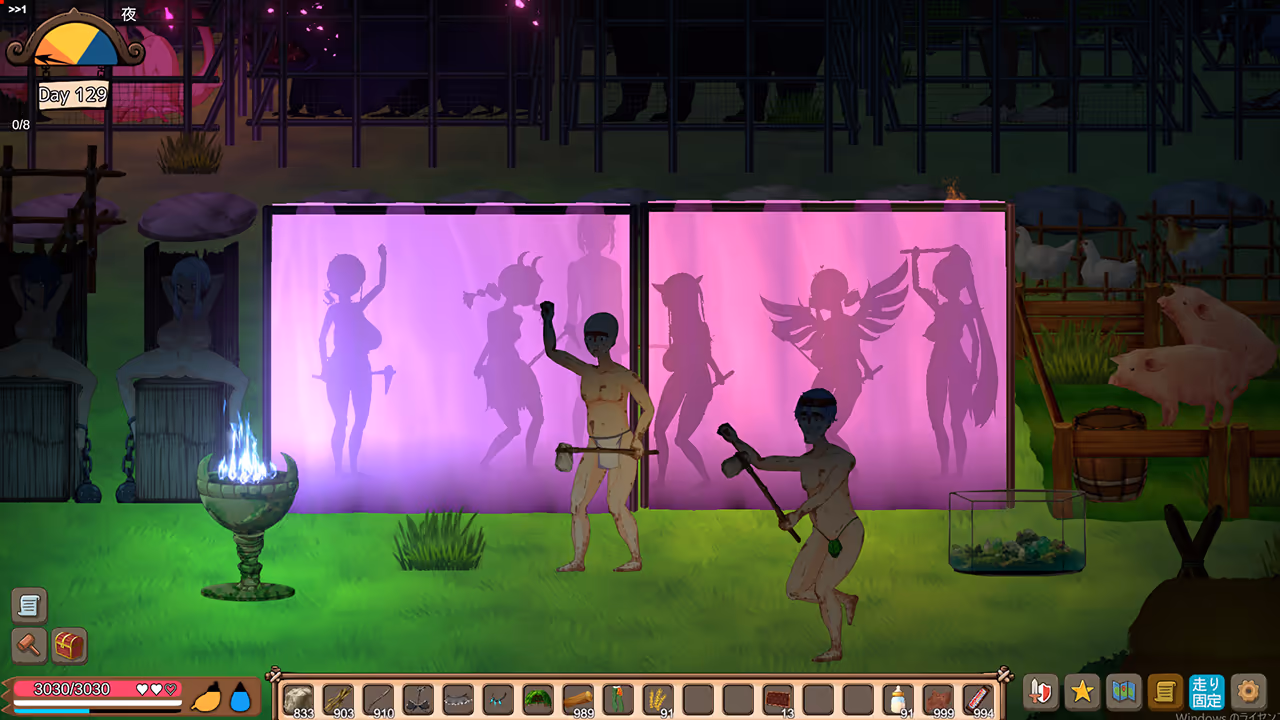
Task: Choose the hotbar slot showing 910
Action: [378, 697]
